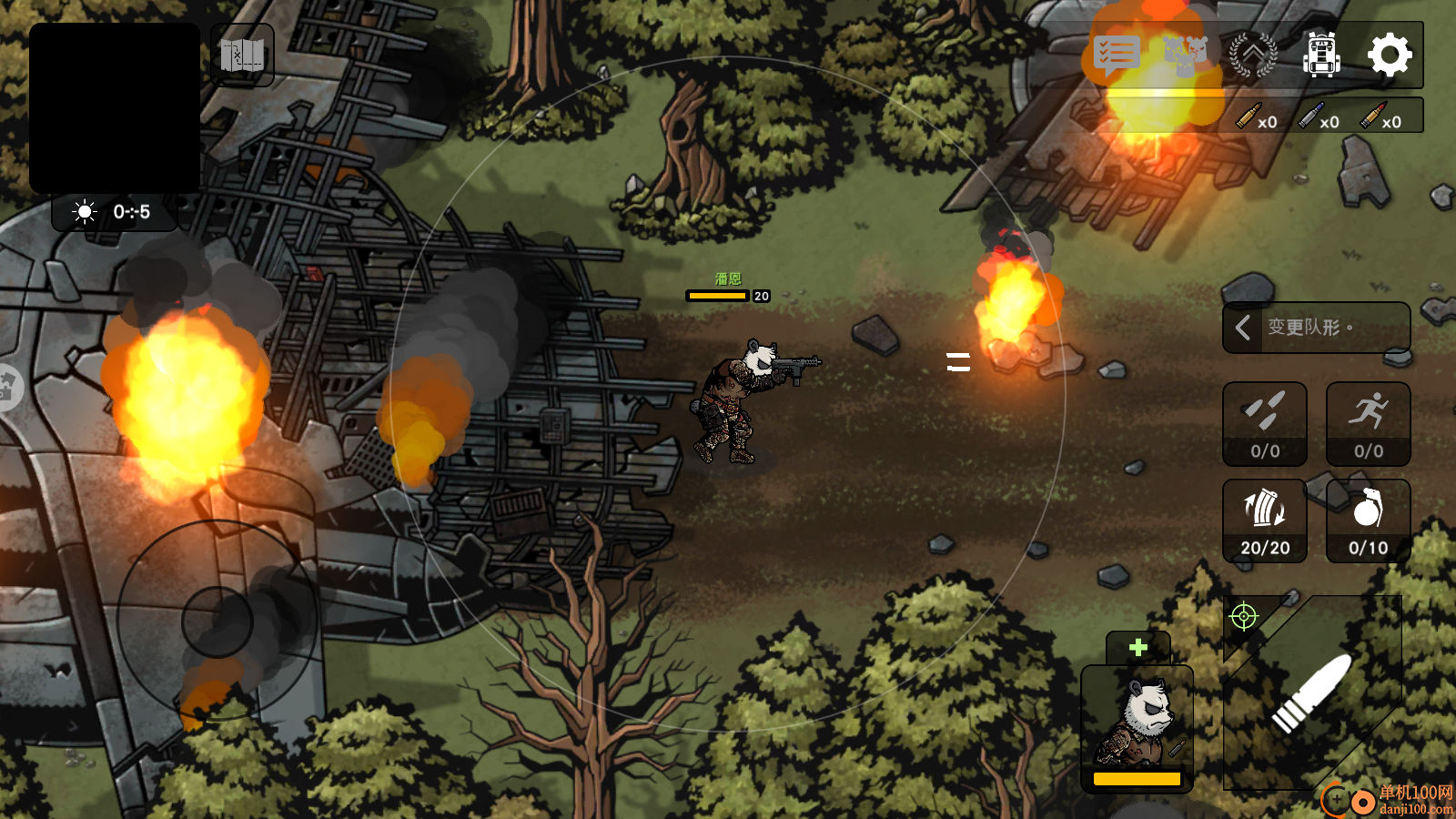Reload the magazine with the 20/20 button
This screenshot has width=1456, height=819.
pos(1265,521)
